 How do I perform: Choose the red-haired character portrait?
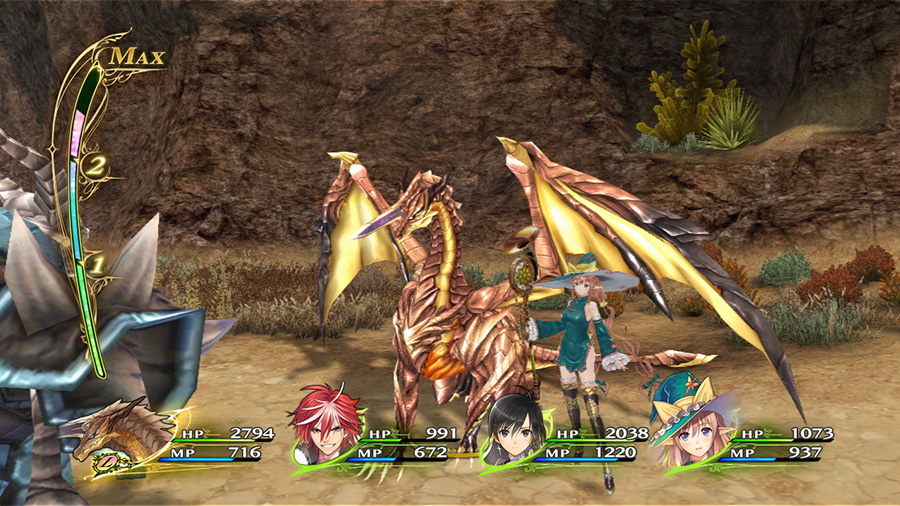322,430
